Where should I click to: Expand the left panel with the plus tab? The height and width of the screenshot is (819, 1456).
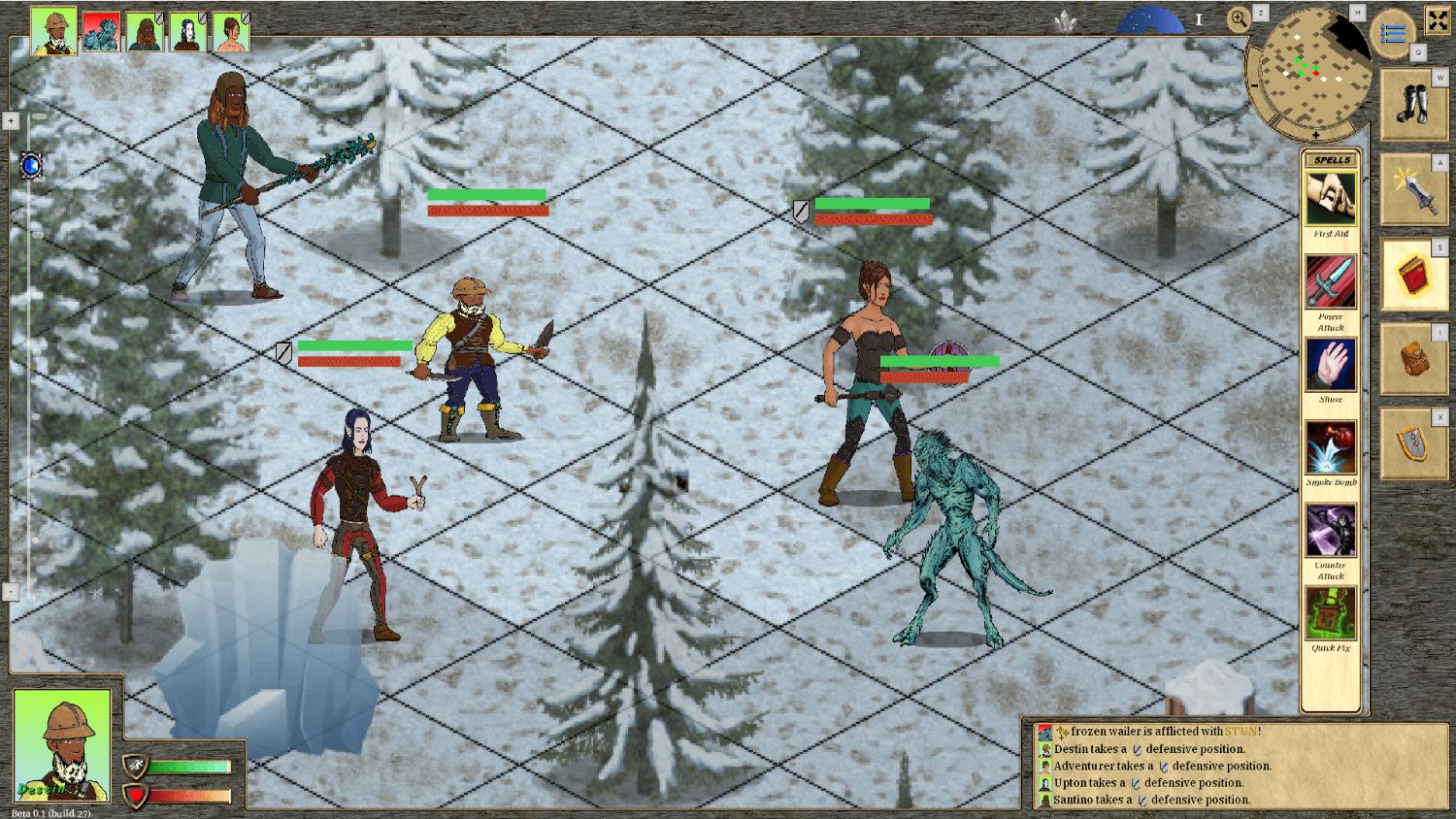coord(10,120)
